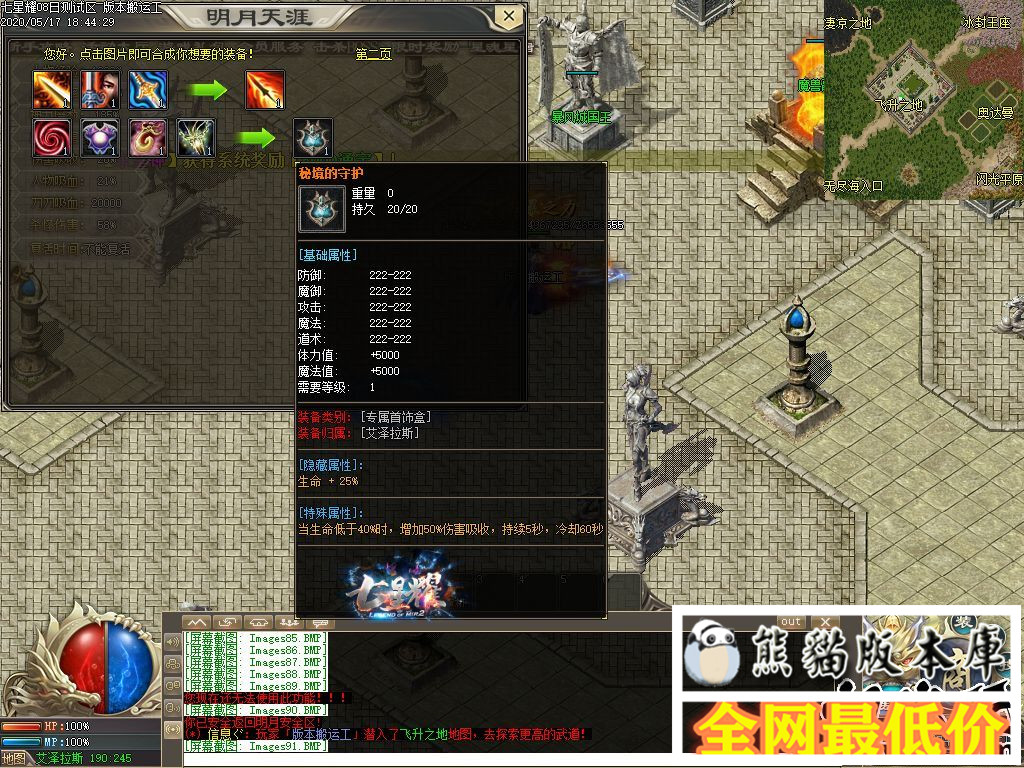Select the swordsman portrait material icon
Viewport: 1024px width, 768px height.
click(100, 90)
